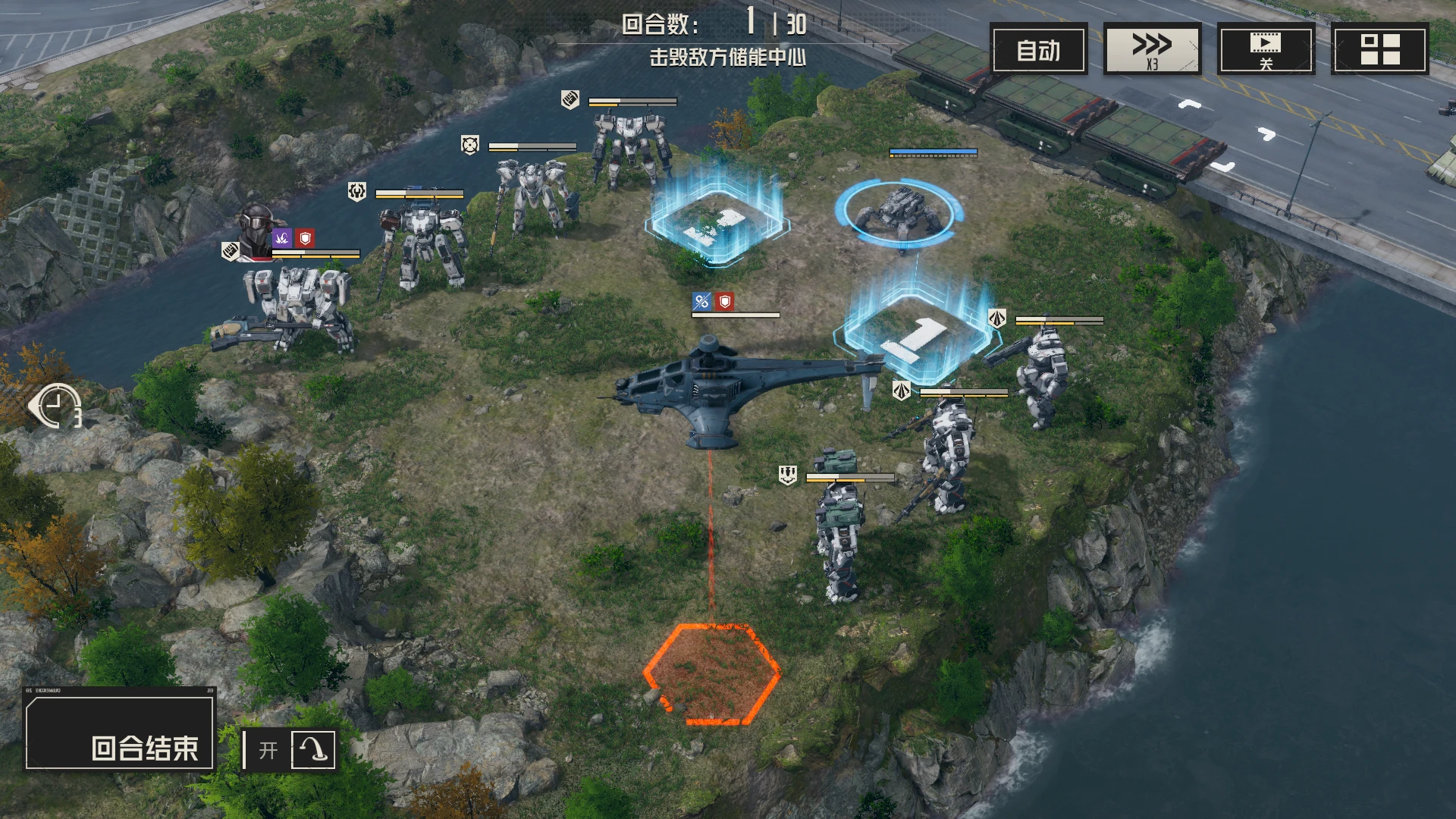Choose the orange hexagon target tile
1456x819 pixels.
[711, 673]
